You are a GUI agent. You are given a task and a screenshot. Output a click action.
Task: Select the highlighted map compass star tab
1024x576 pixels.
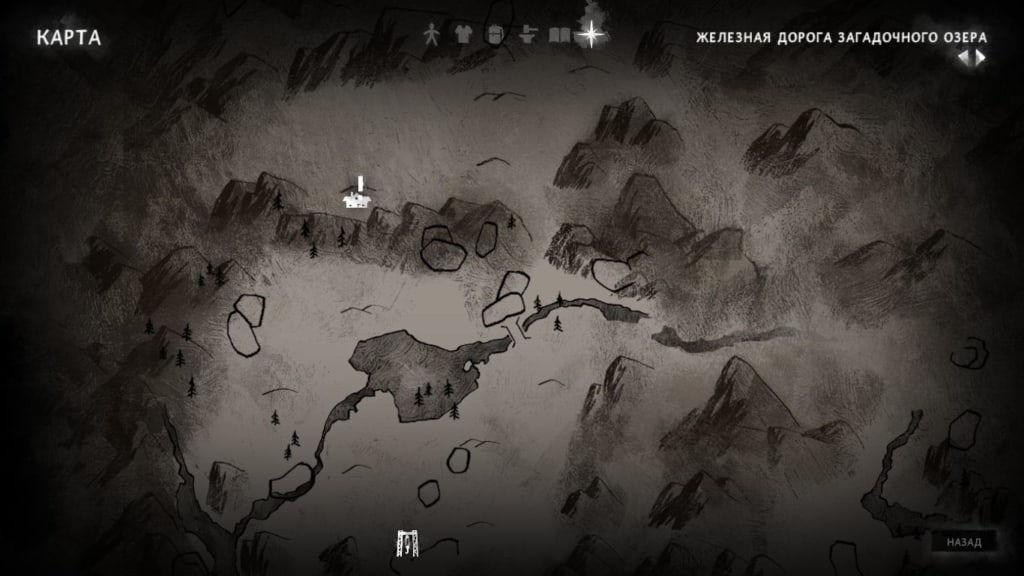tap(592, 34)
